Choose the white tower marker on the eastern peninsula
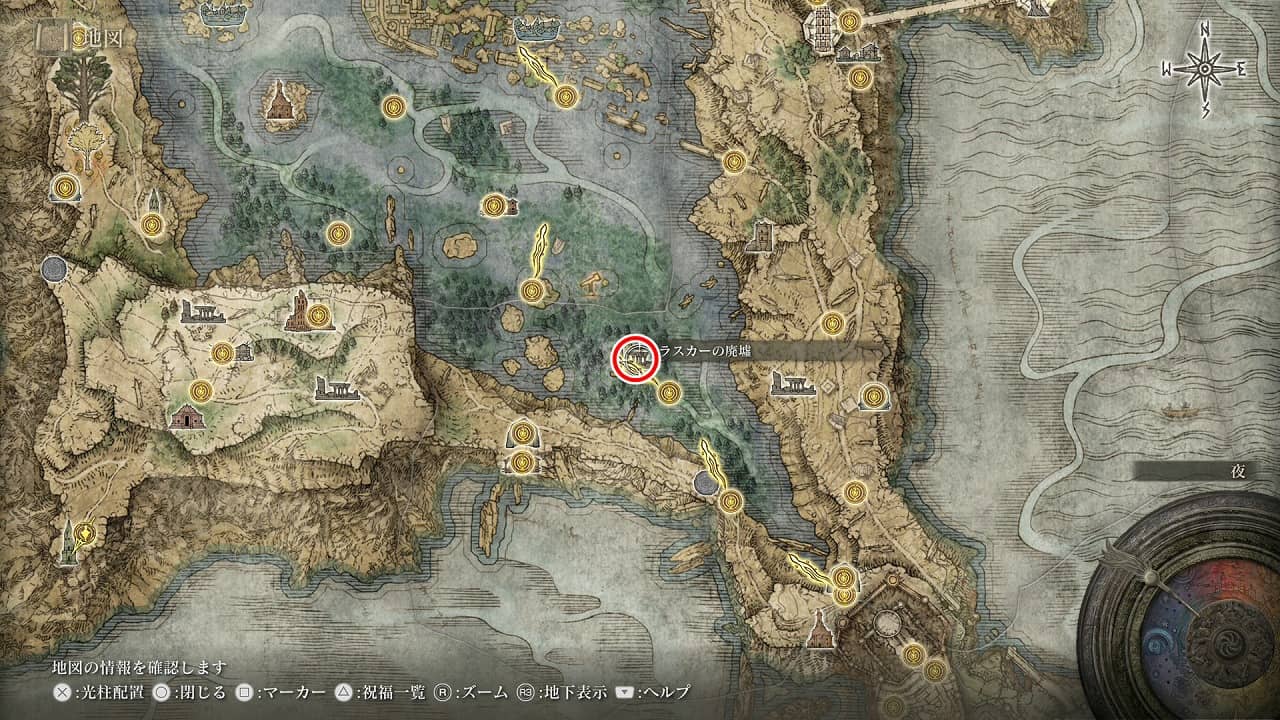 [x=762, y=237]
